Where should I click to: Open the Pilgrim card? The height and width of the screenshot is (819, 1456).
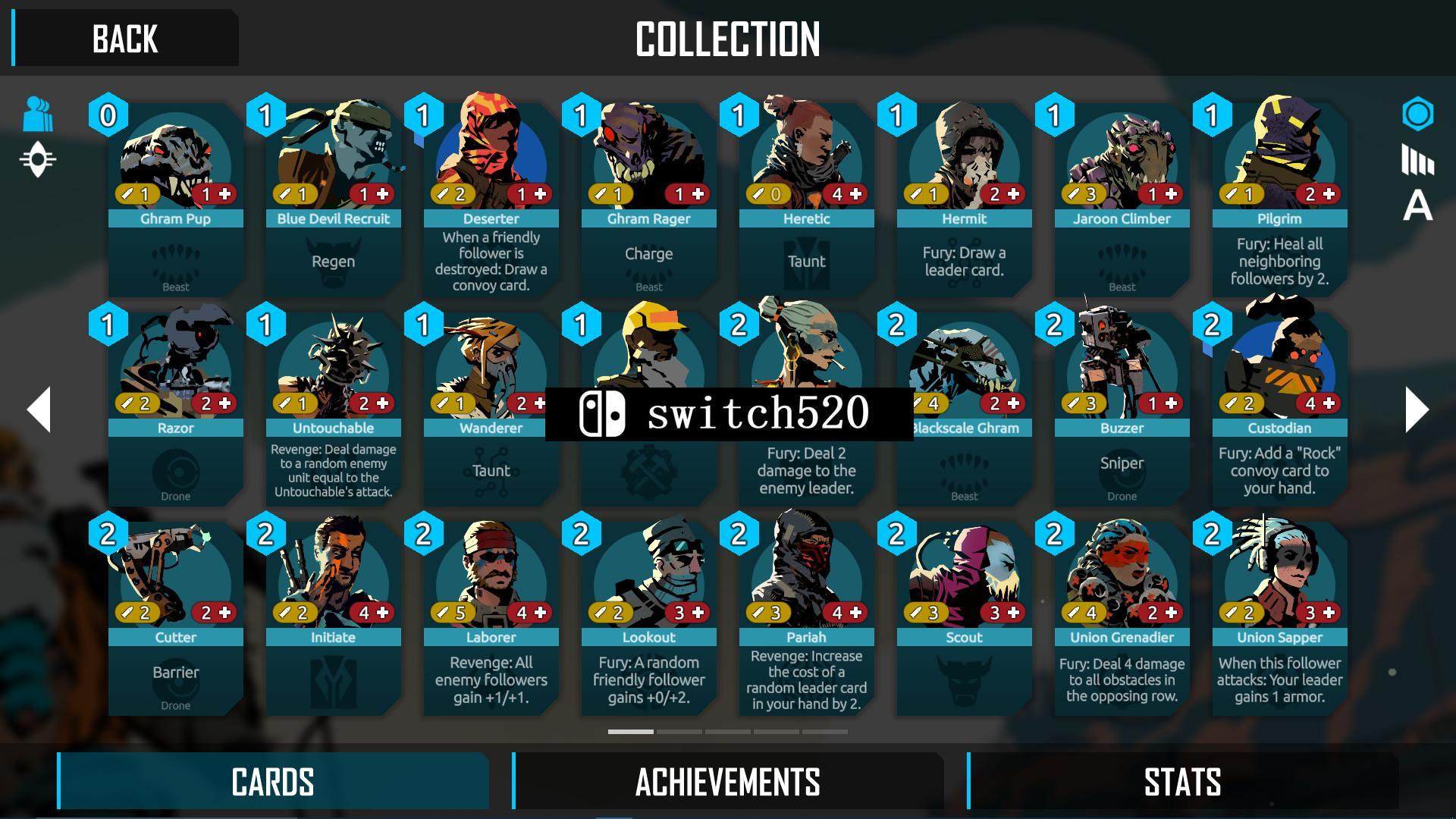pyautogui.click(x=1279, y=201)
